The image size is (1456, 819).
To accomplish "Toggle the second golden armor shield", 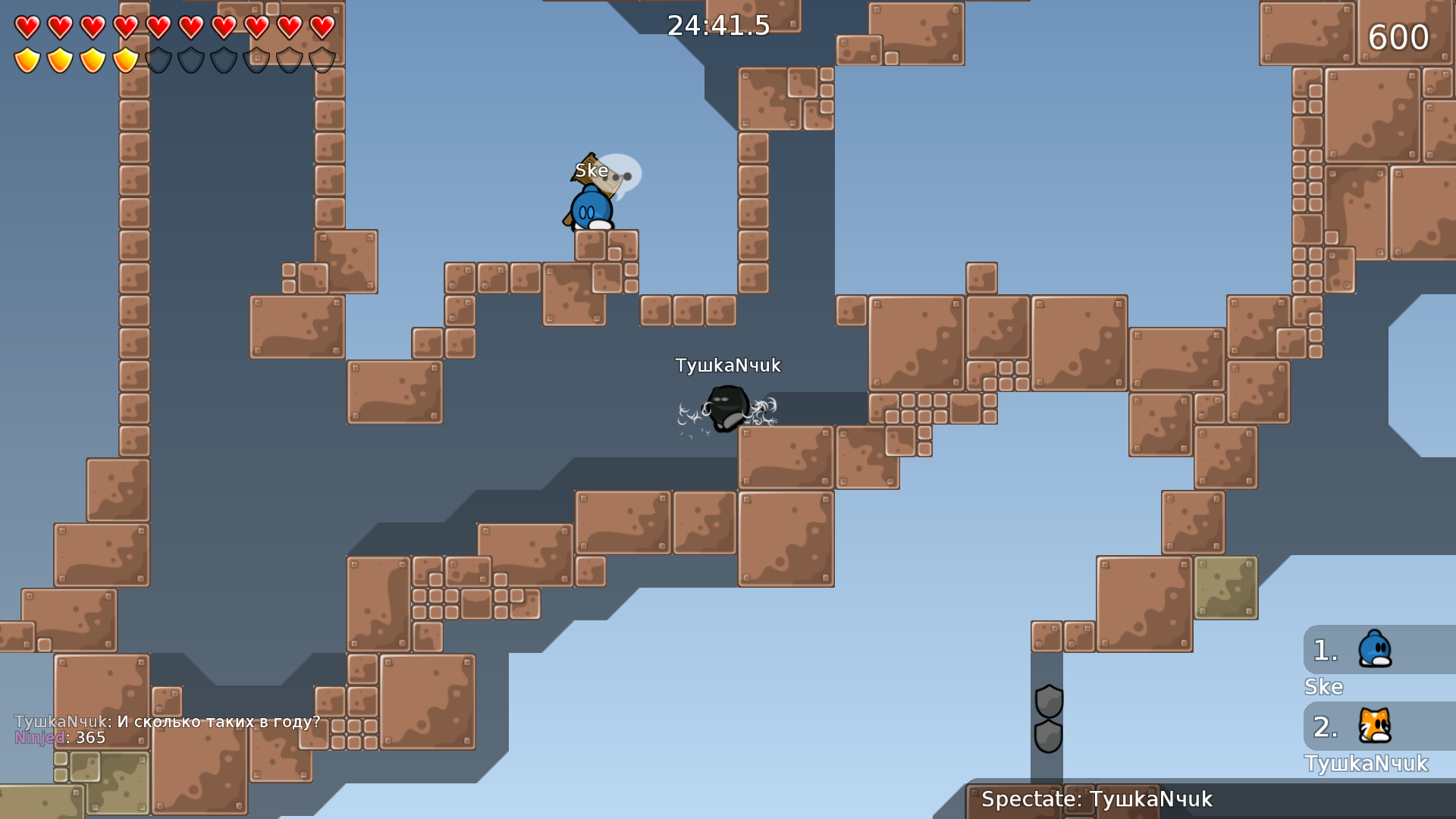I will pyautogui.click(x=58, y=58).
